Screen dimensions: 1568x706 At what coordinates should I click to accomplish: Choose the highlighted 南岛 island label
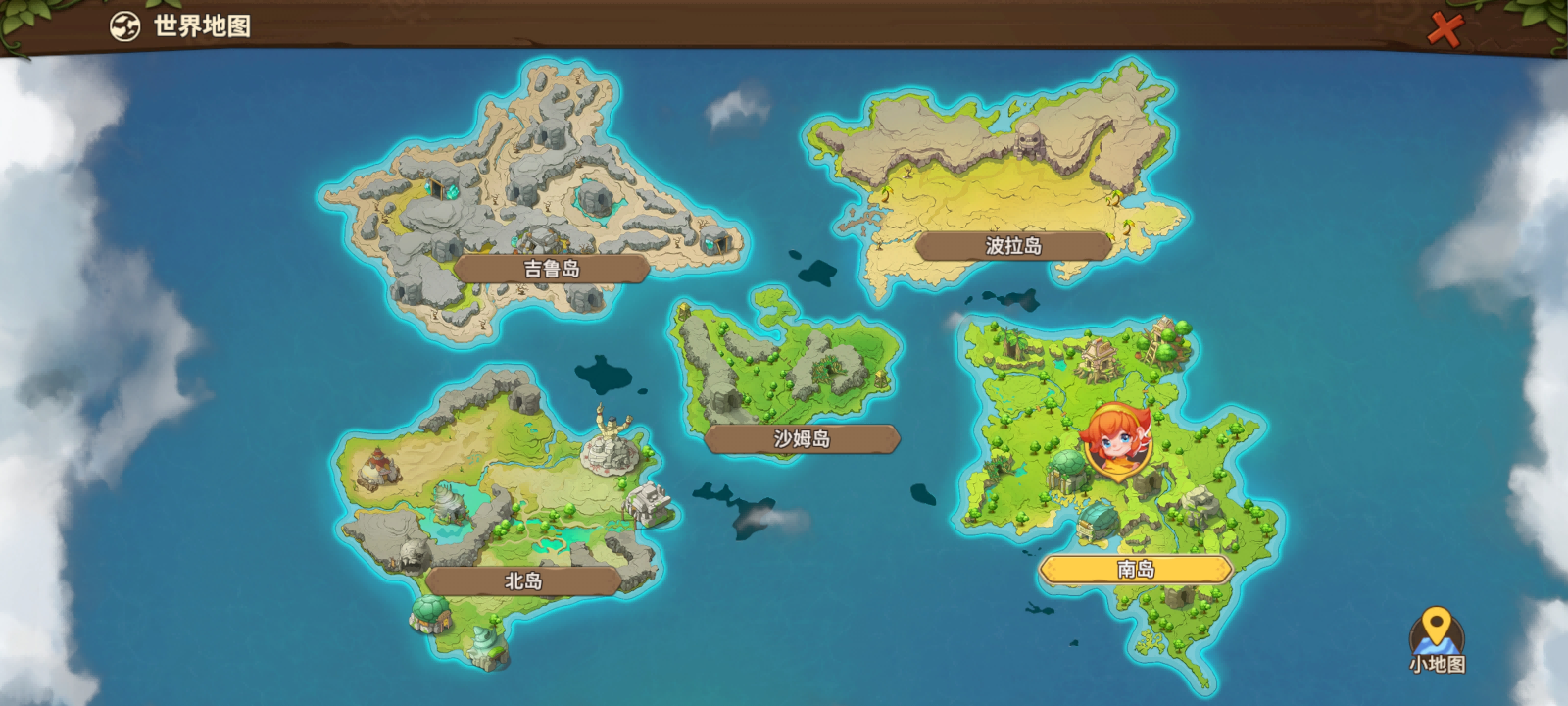click(x=1136, y=570)
